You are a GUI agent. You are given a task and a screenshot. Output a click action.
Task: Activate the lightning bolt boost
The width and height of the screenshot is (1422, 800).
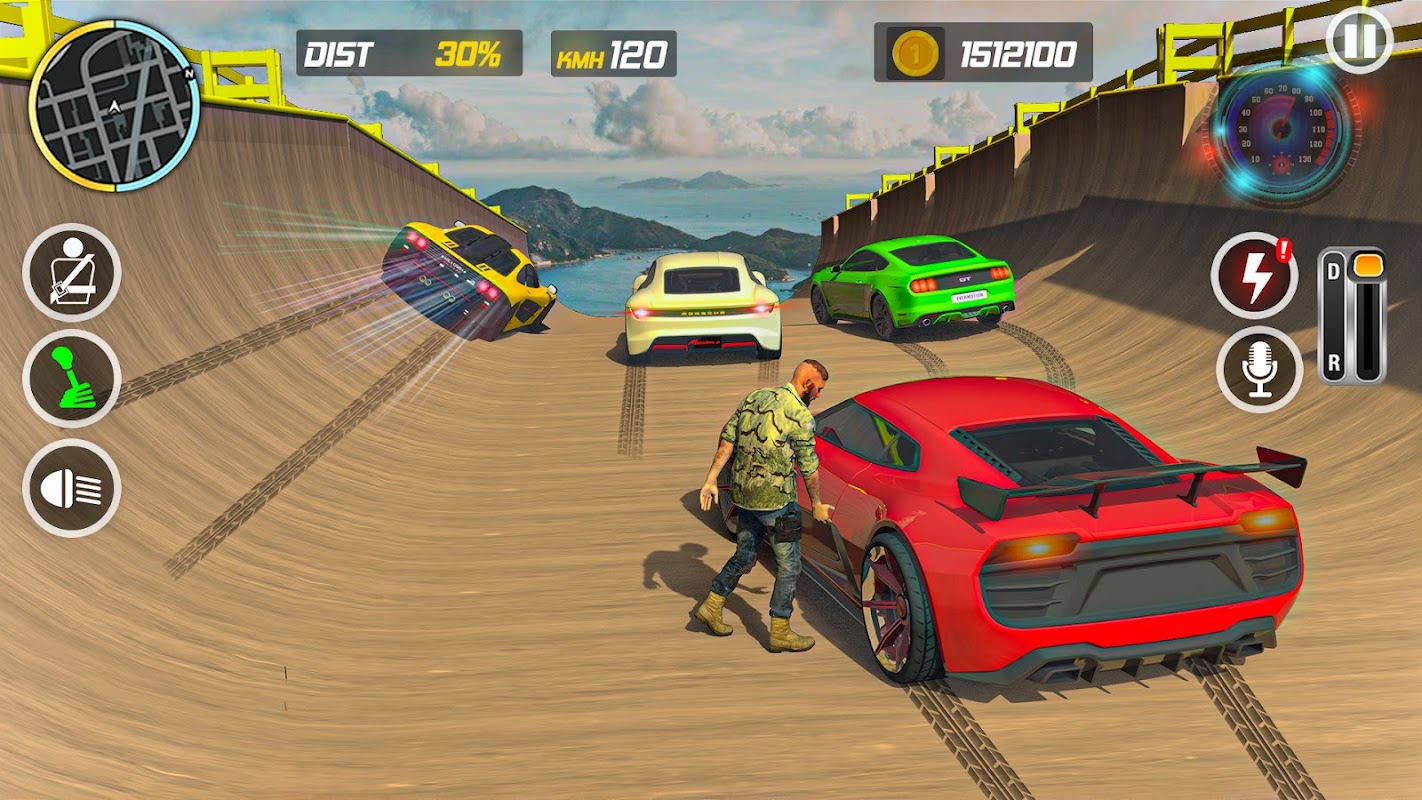1254,275
